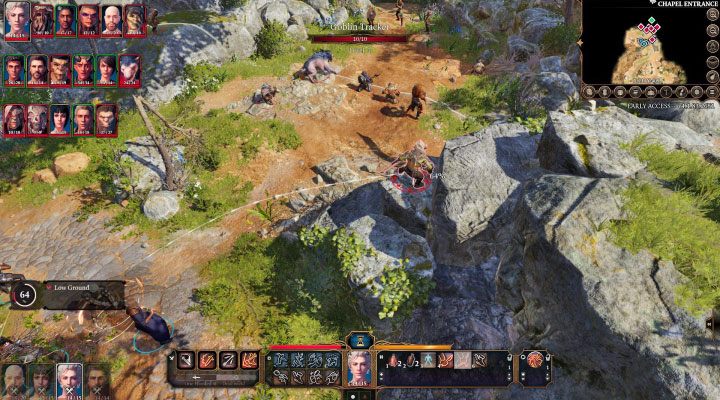Select the black-haired woman's turn-order portrait
Image resolution: width=720 pixels, height=400 pixels.
click(x=60, y=119)
